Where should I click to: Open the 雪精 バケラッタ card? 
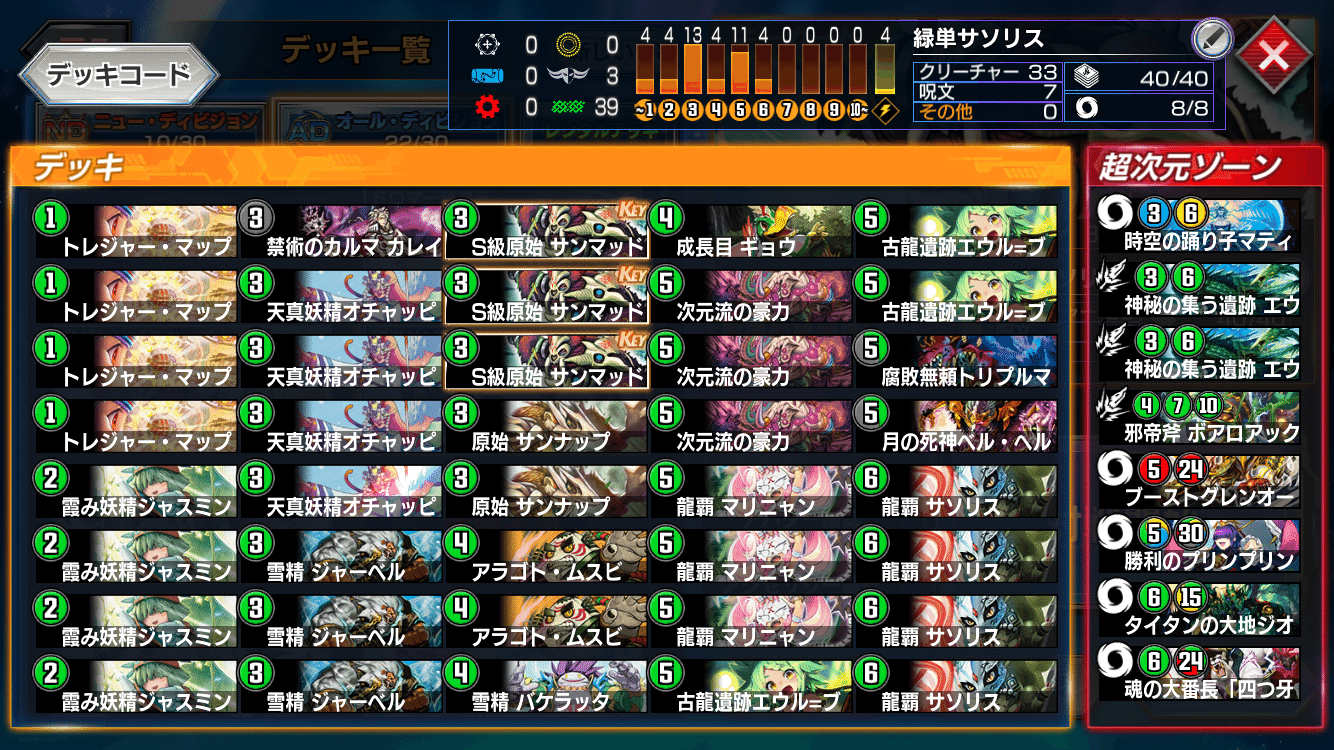(547, 687)
